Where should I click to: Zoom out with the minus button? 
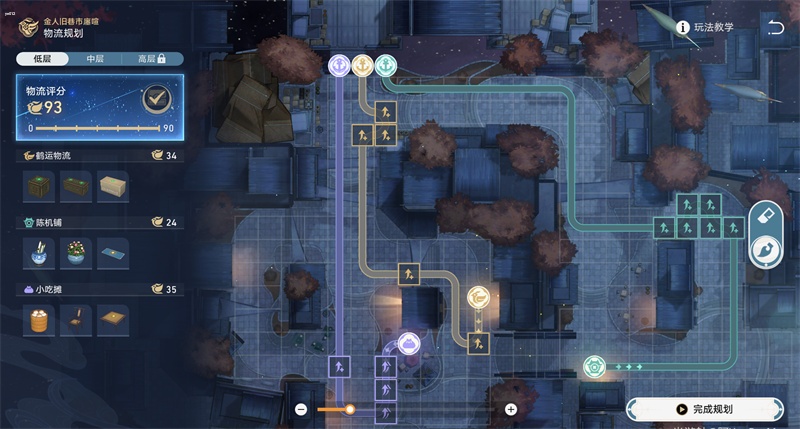click(x=301, y=409)
